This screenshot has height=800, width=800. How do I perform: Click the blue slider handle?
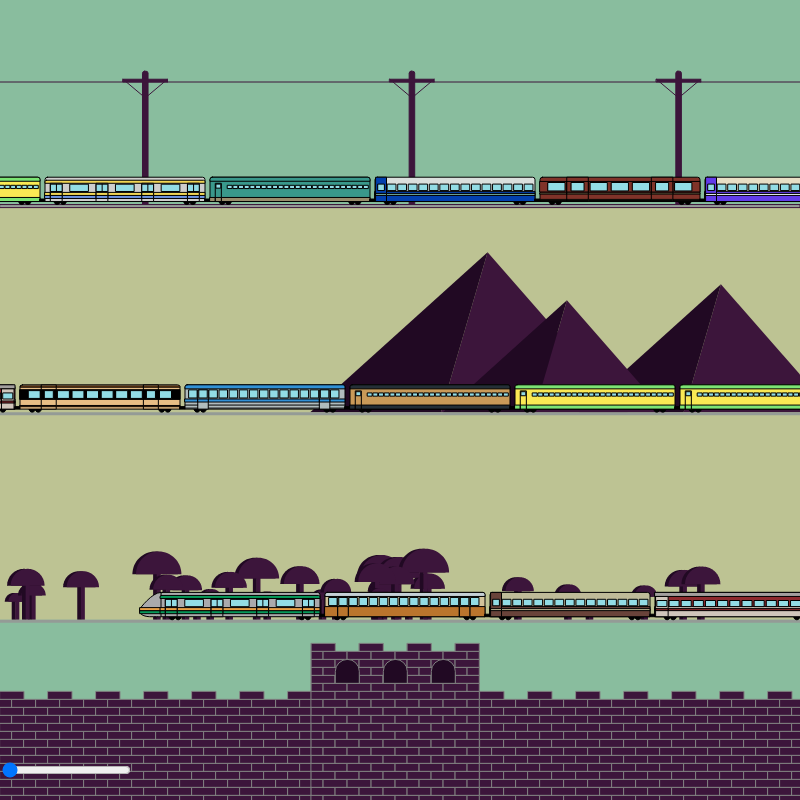pyautogui.click(x=10, y=770)
